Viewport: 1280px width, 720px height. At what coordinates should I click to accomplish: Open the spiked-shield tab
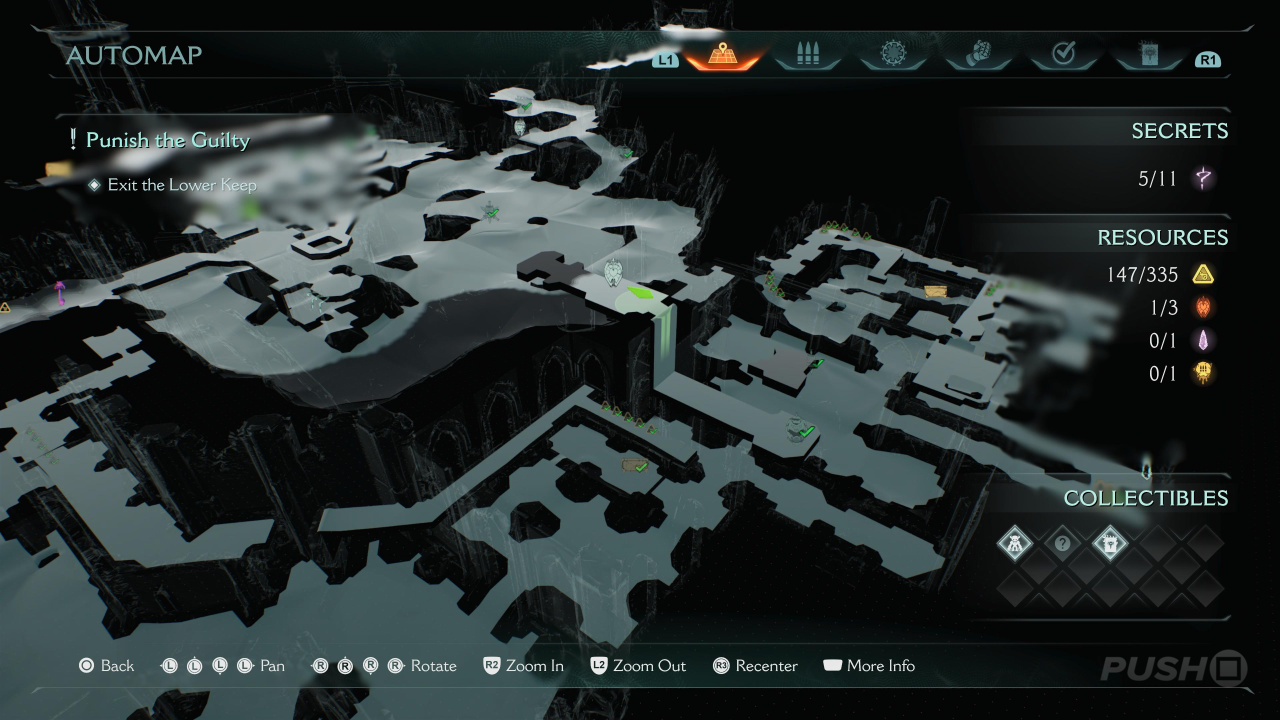tap(892, 55)
